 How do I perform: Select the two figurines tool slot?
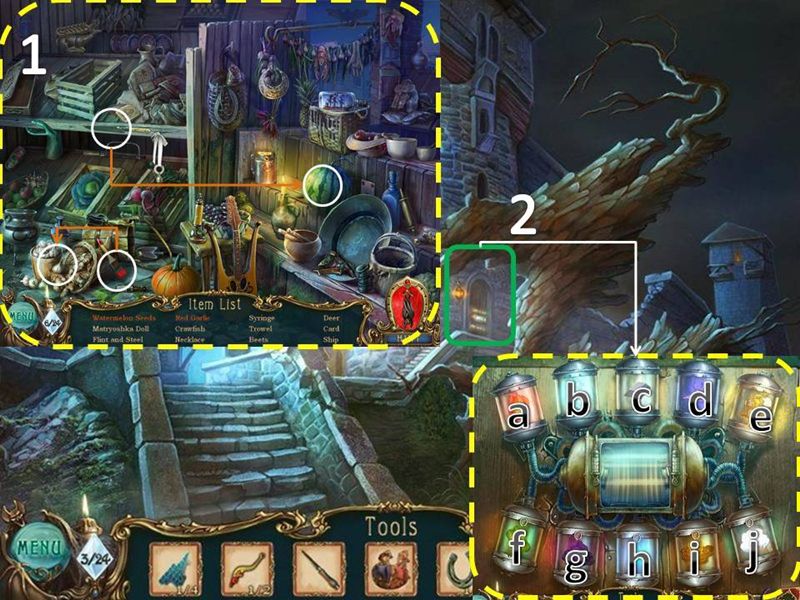(x=391, y=569)
